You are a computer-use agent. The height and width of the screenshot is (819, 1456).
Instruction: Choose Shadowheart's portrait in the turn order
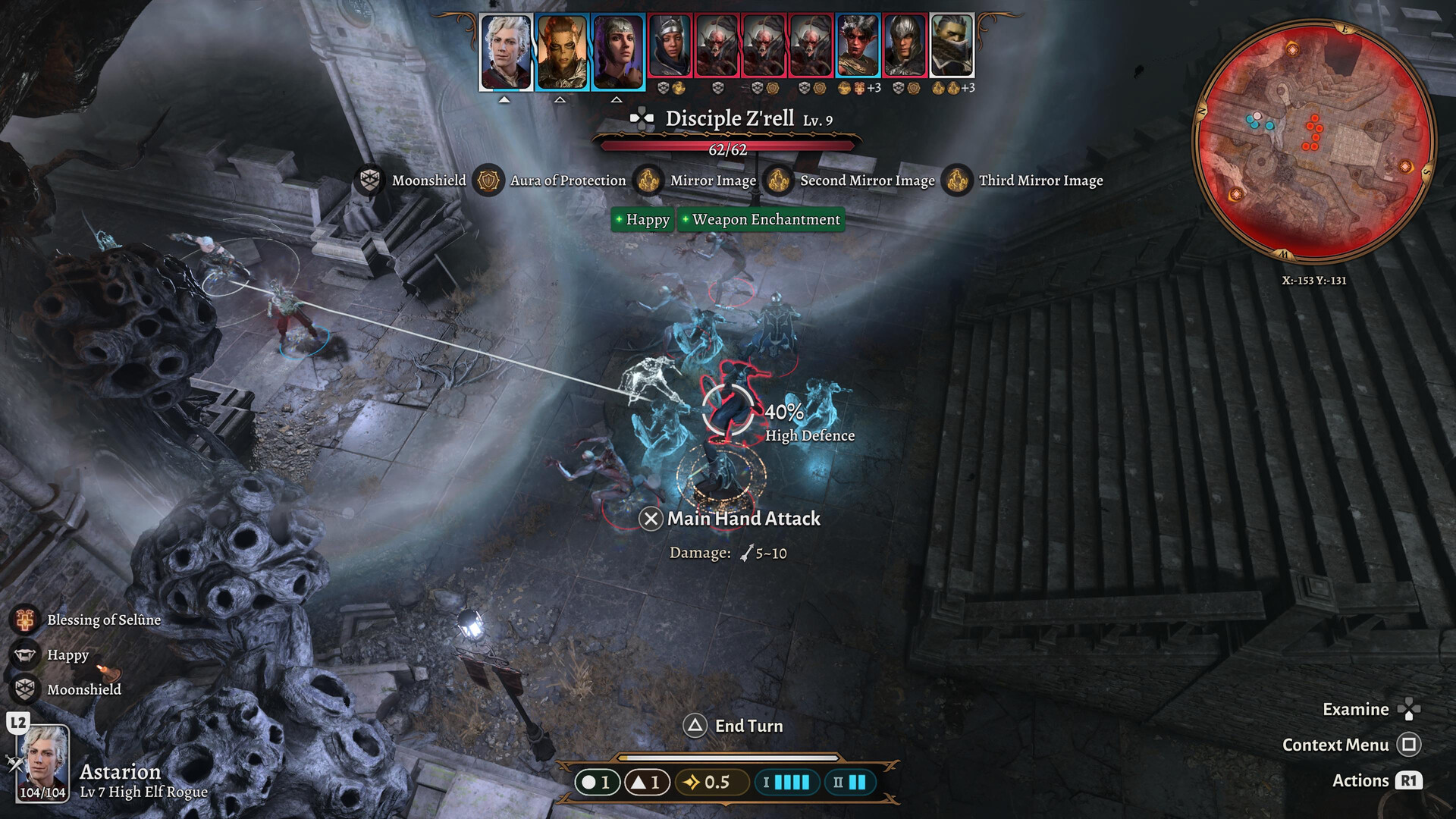(618, 52)
